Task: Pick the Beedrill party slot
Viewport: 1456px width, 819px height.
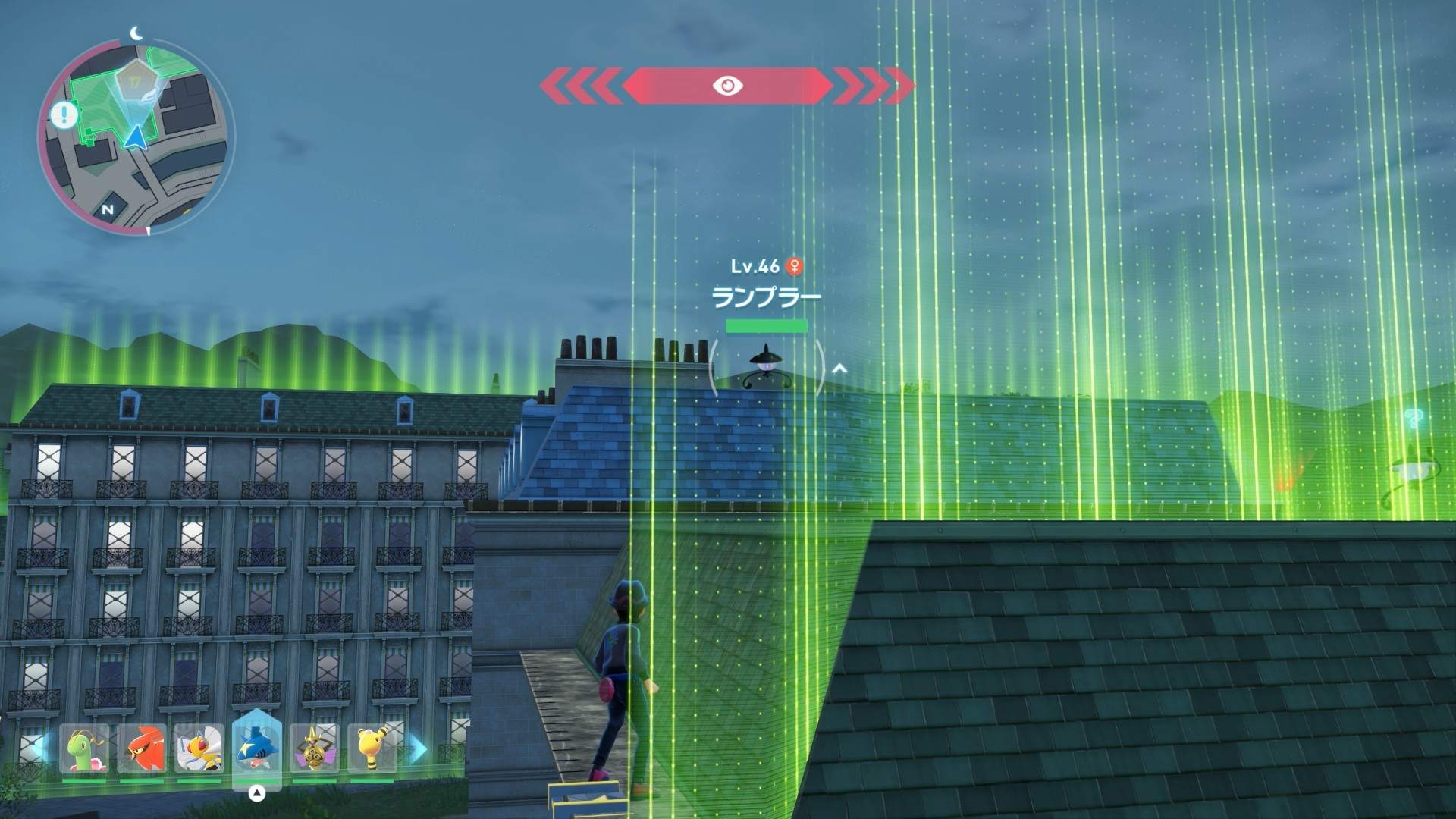Action: coord(199,748)
